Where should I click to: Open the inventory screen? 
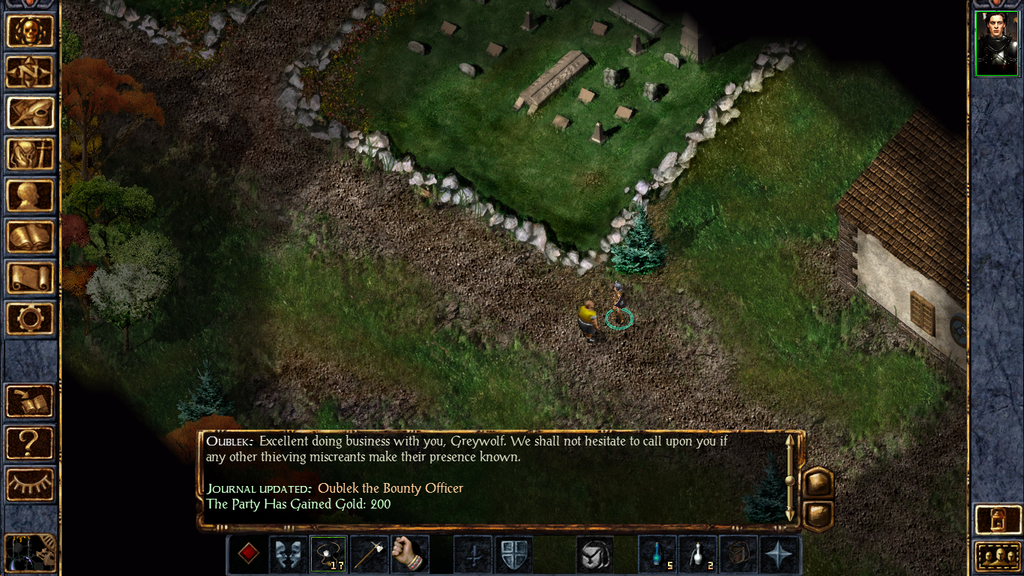(30, 154)
